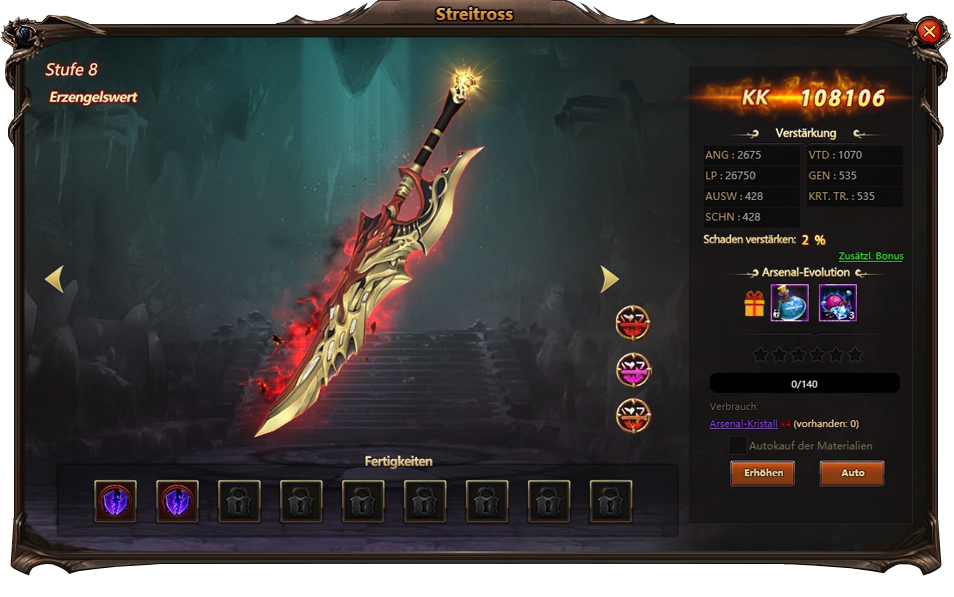The image size is (954, 597).
Task: Select the blue potion evolution item
Action: tap(790, 303)
